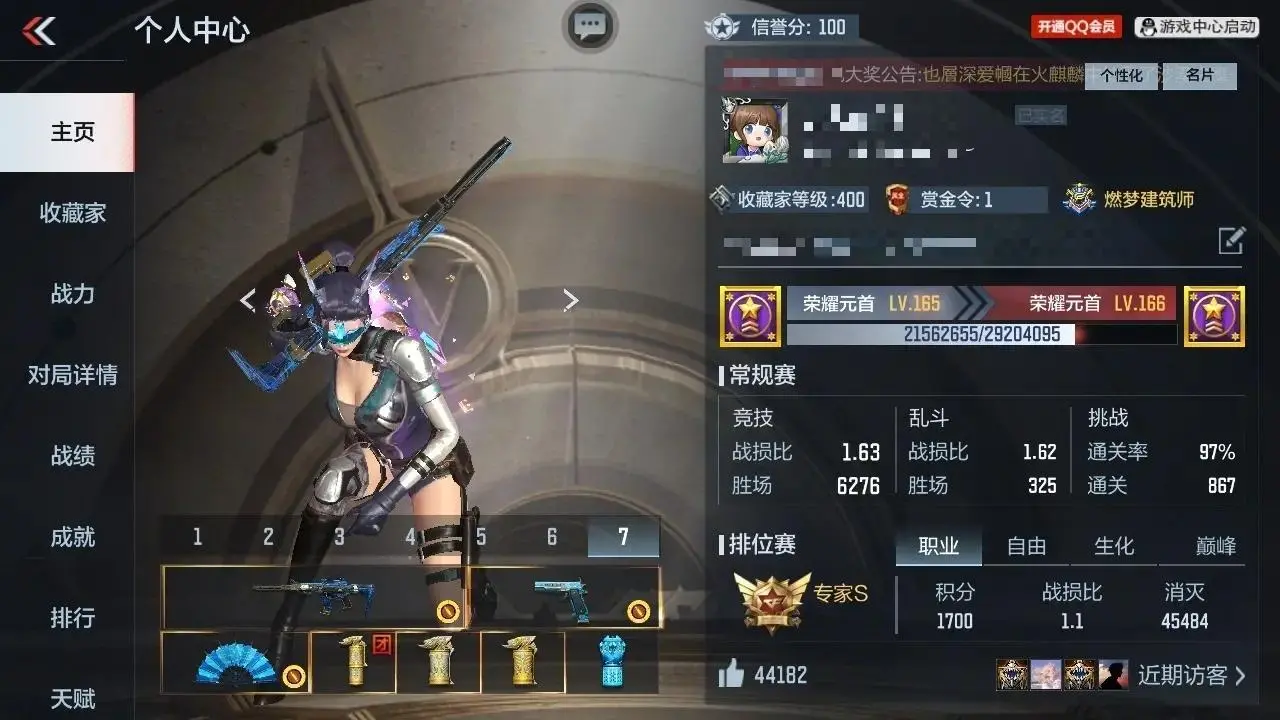Image resolution: width=1280 pixels, height=720 pixels.
Task: Go back using the double-arrow button
Action: (x=40, y=32)
